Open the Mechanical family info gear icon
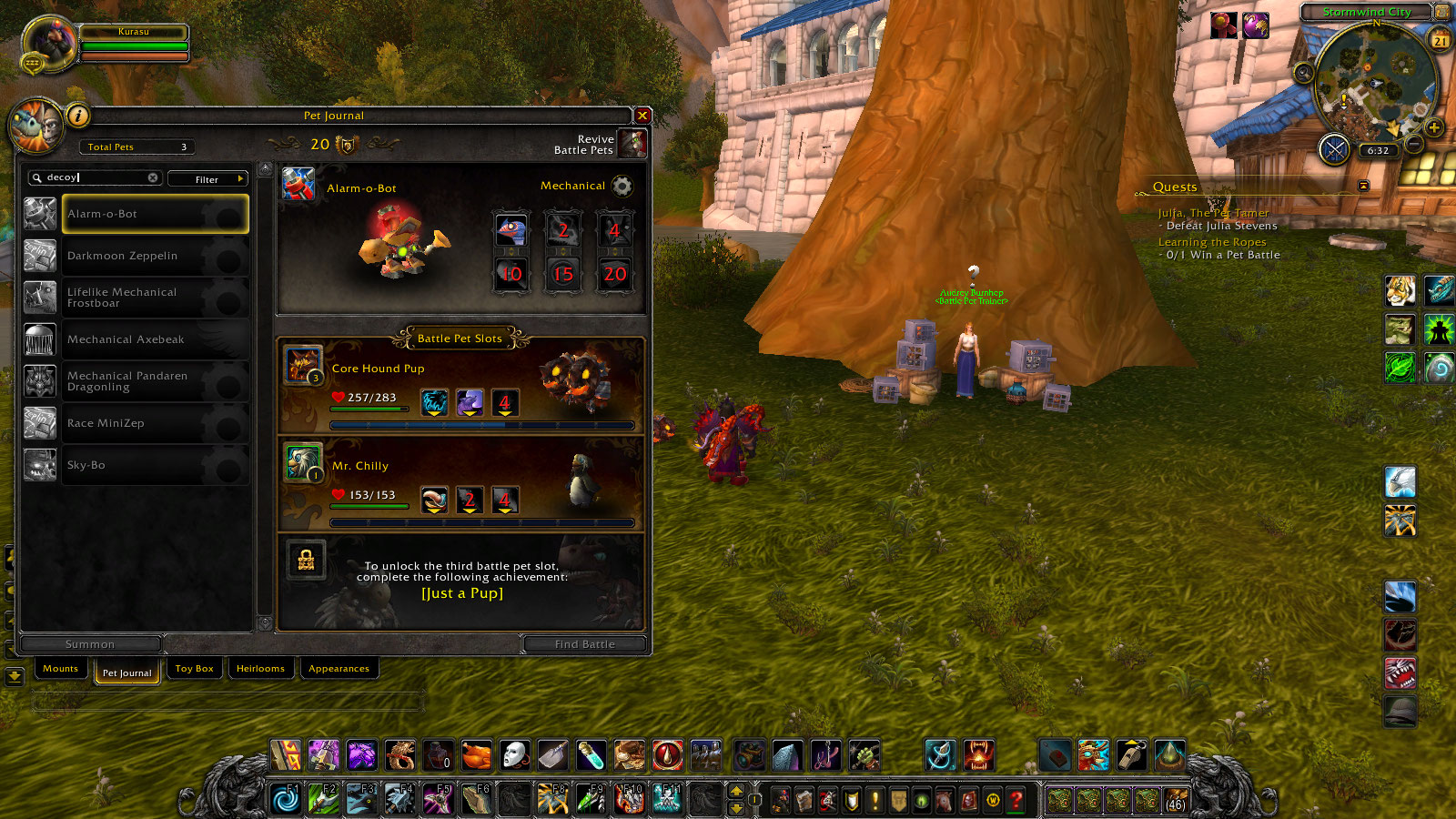Viewport: 1456px width, 819px height. point(622,185)
